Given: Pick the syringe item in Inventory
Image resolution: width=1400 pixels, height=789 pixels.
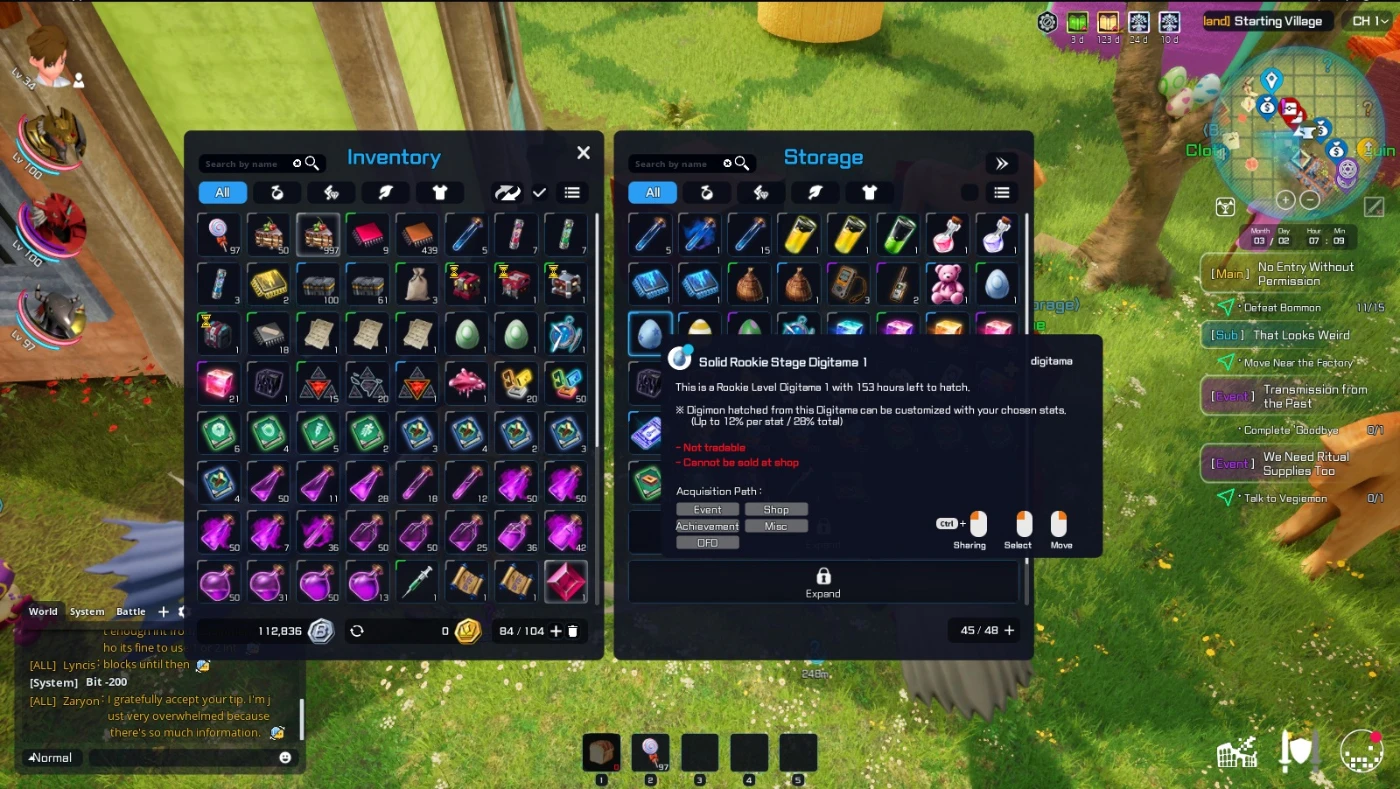Looking at the screenshot, I should point(418,582).
